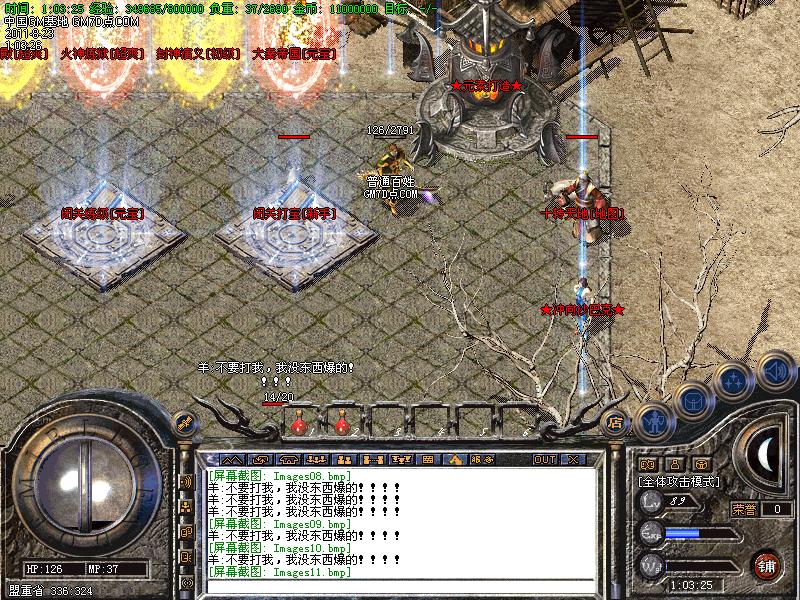Open the skills round button with four stars
This screenshot has width=800, height=600.
pyautogui.click(x=734, y=382)
